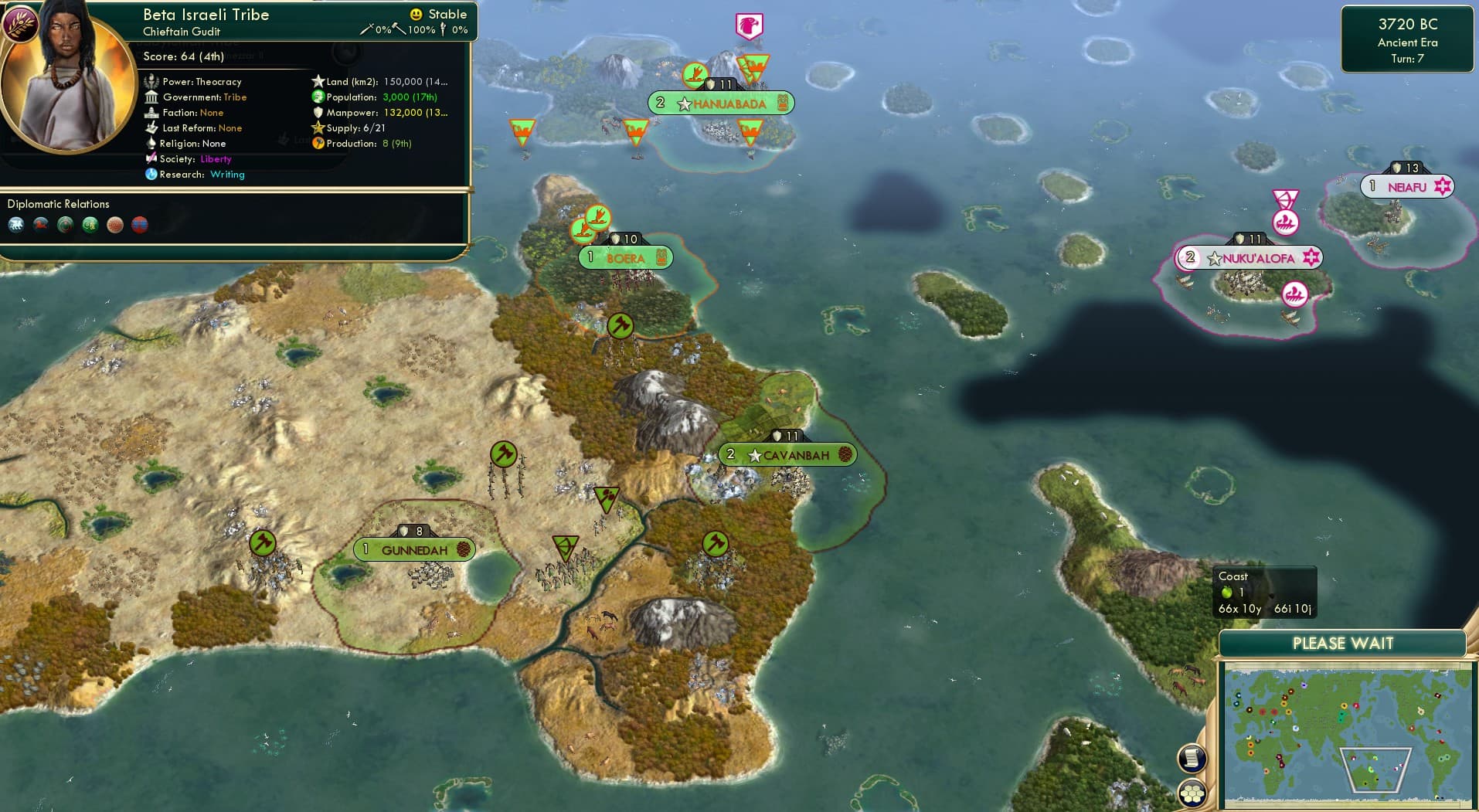Click the Supply star icon
Image resolution: width=1479 pixels, height=812 pixels.
[x=317, y=128]
